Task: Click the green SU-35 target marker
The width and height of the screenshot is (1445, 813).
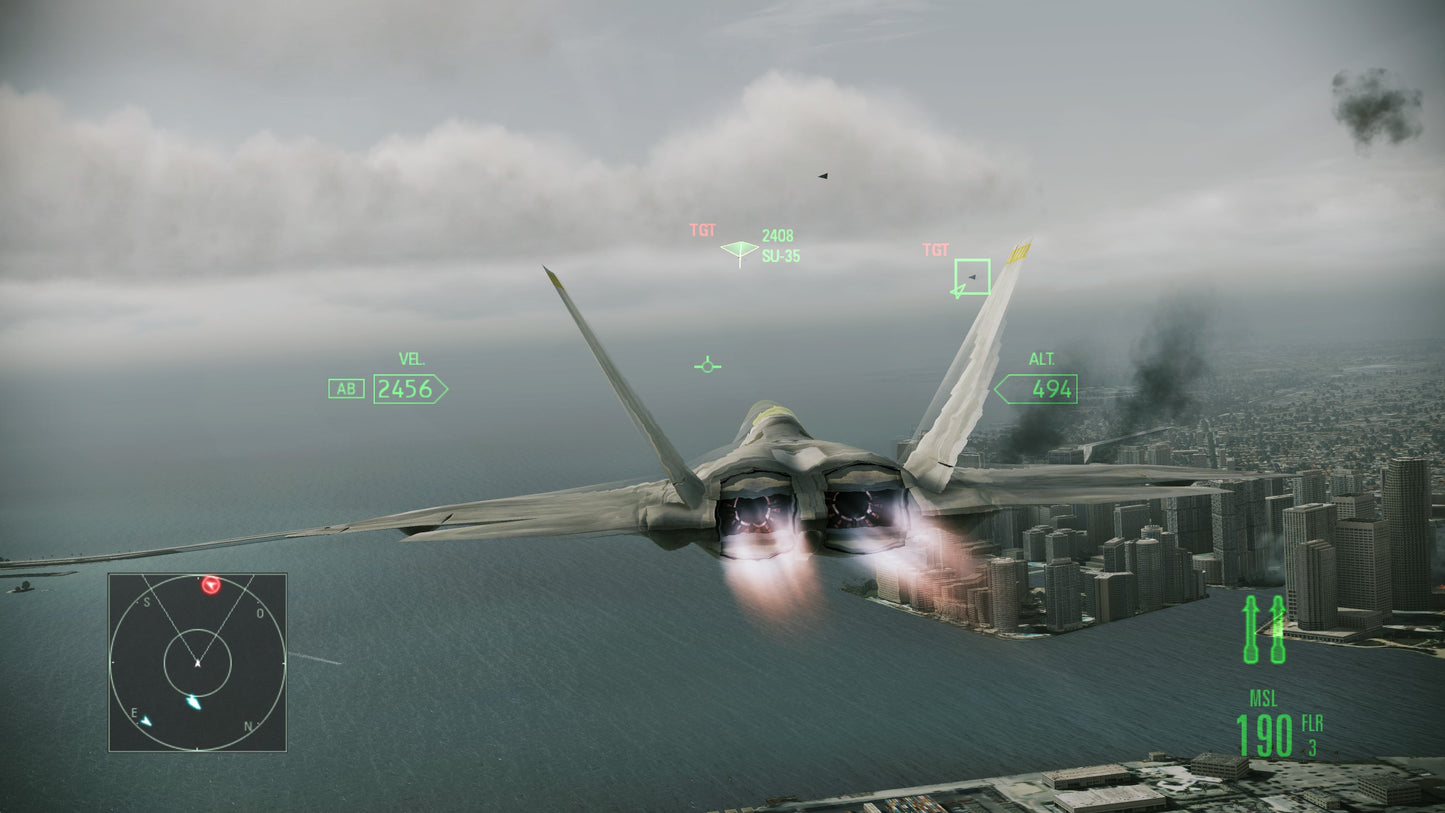Action: tap(737, 251)
